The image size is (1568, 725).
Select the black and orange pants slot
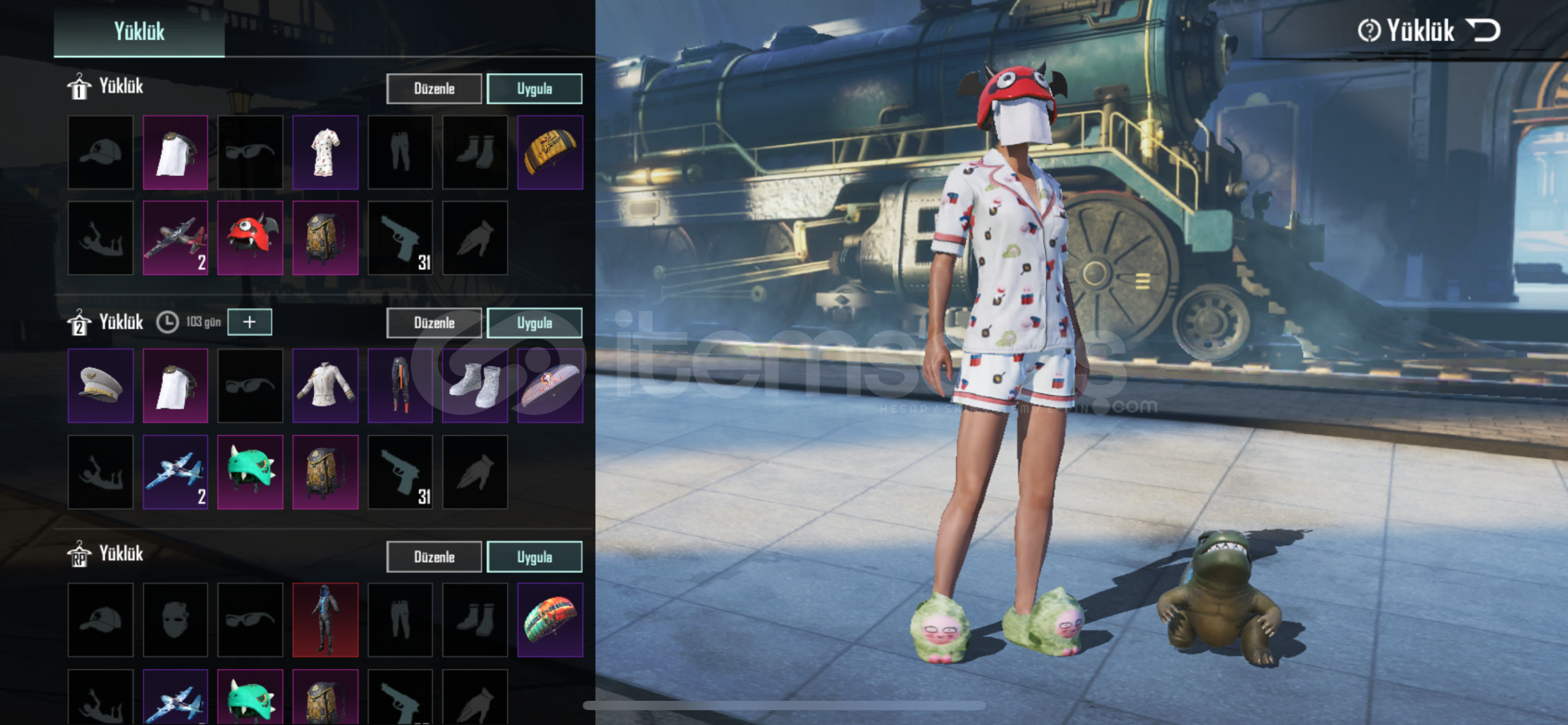click(400, 386)
